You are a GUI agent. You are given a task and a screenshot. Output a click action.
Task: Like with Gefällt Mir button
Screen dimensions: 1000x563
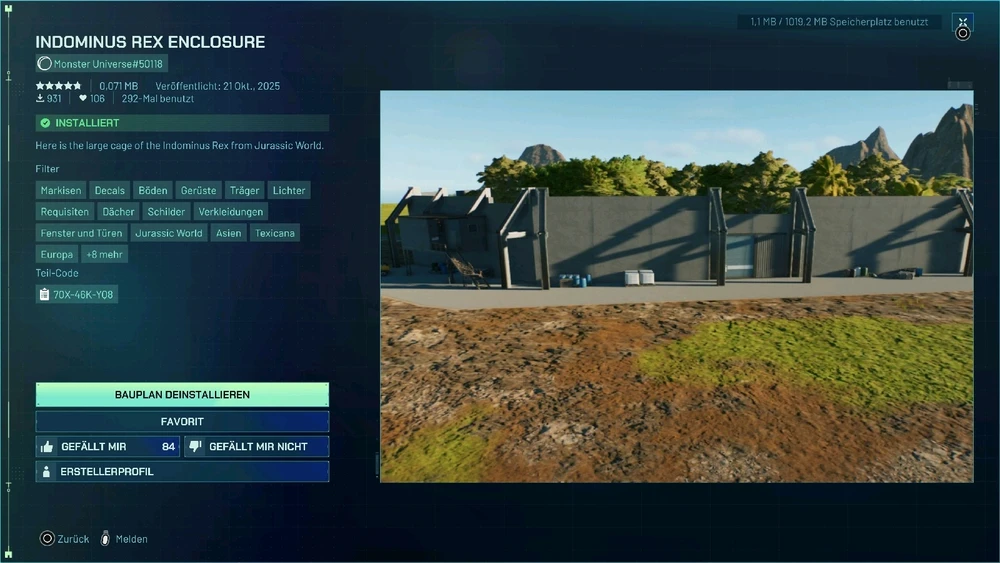point(107,446)
